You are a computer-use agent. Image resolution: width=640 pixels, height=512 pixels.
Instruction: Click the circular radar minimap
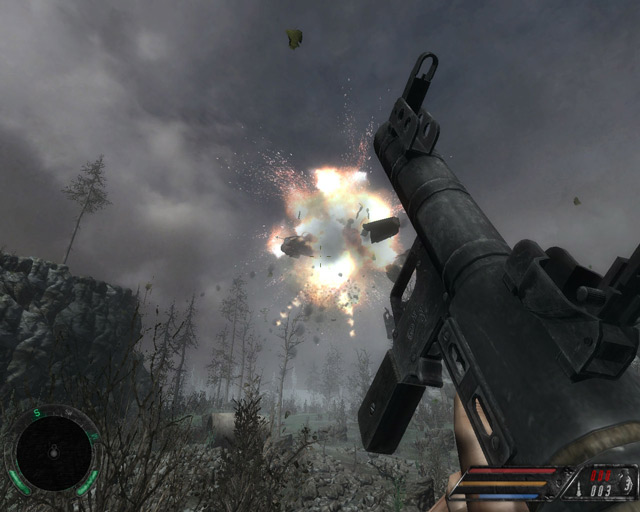[x=52, y=454]
